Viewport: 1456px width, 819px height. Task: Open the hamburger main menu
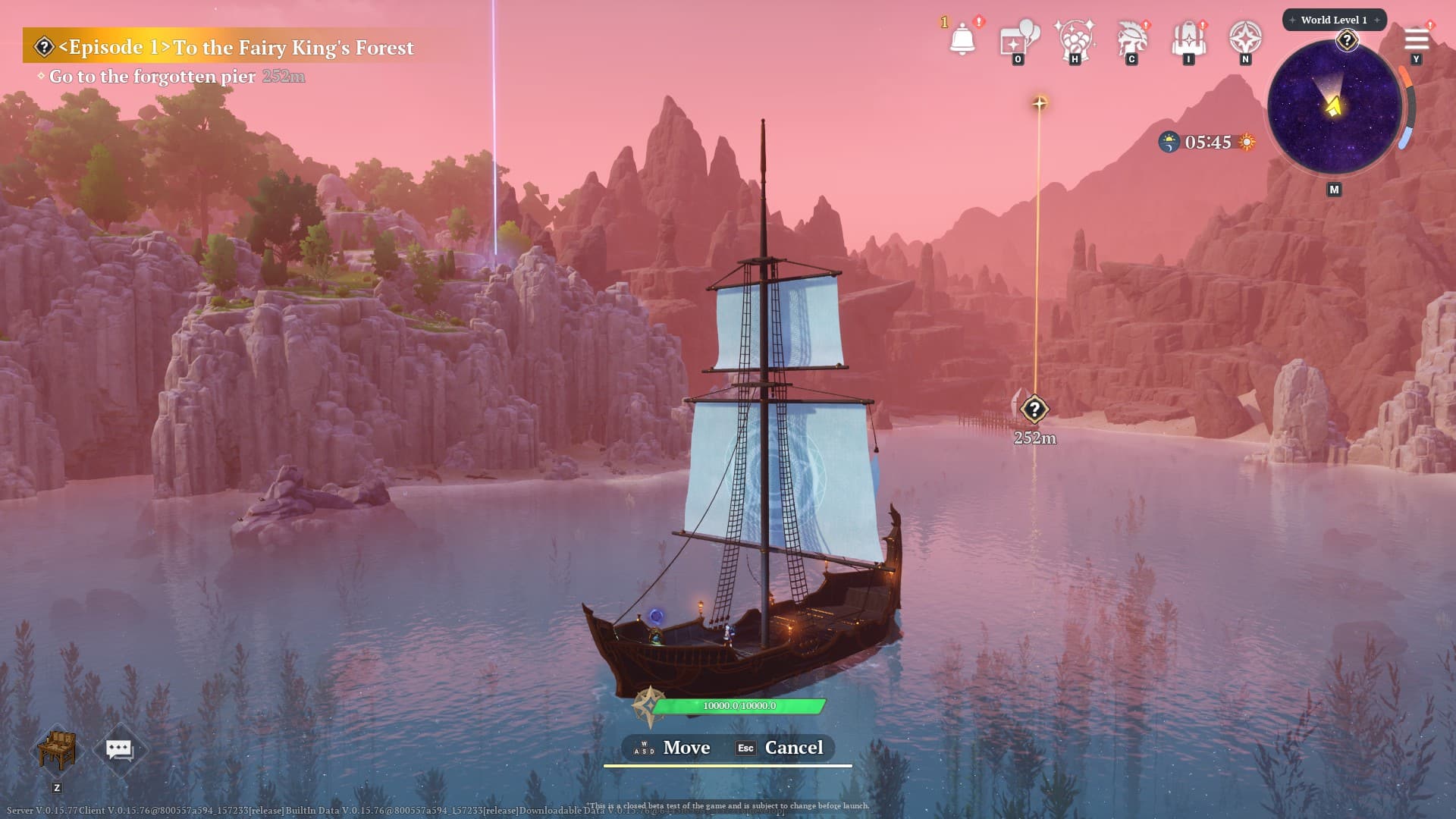[1416, 39]
